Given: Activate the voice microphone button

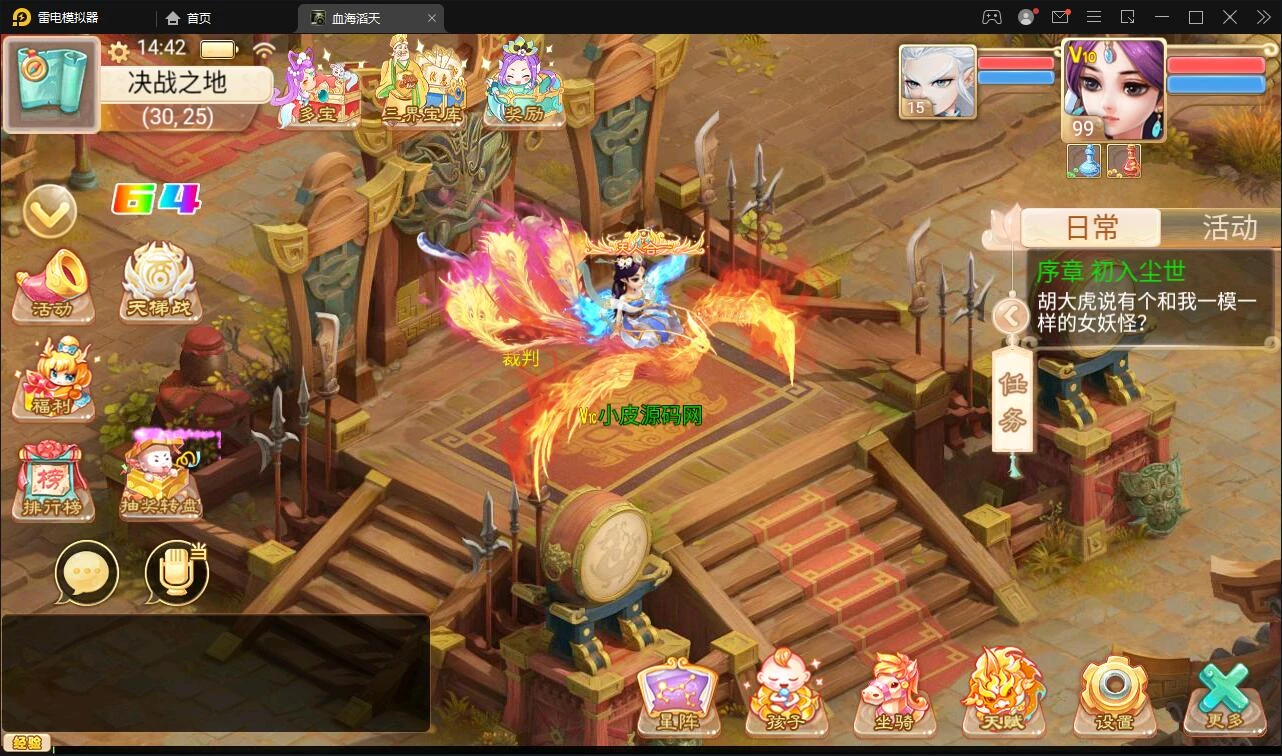Looking at the screenshot, I should click(x=176, y=573).
